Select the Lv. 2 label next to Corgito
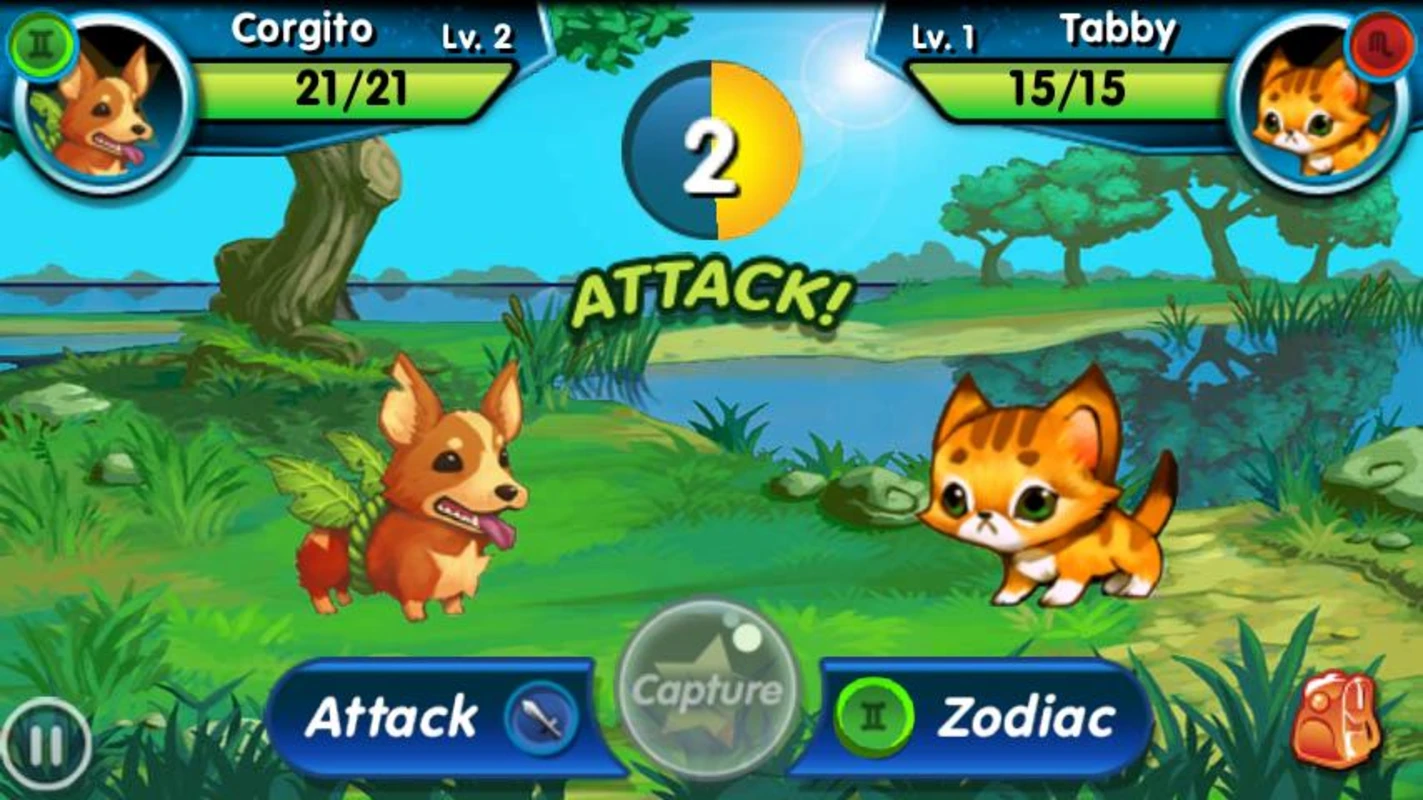The image size is (1423, 800). pyautogui.click(x=477, y=40)
